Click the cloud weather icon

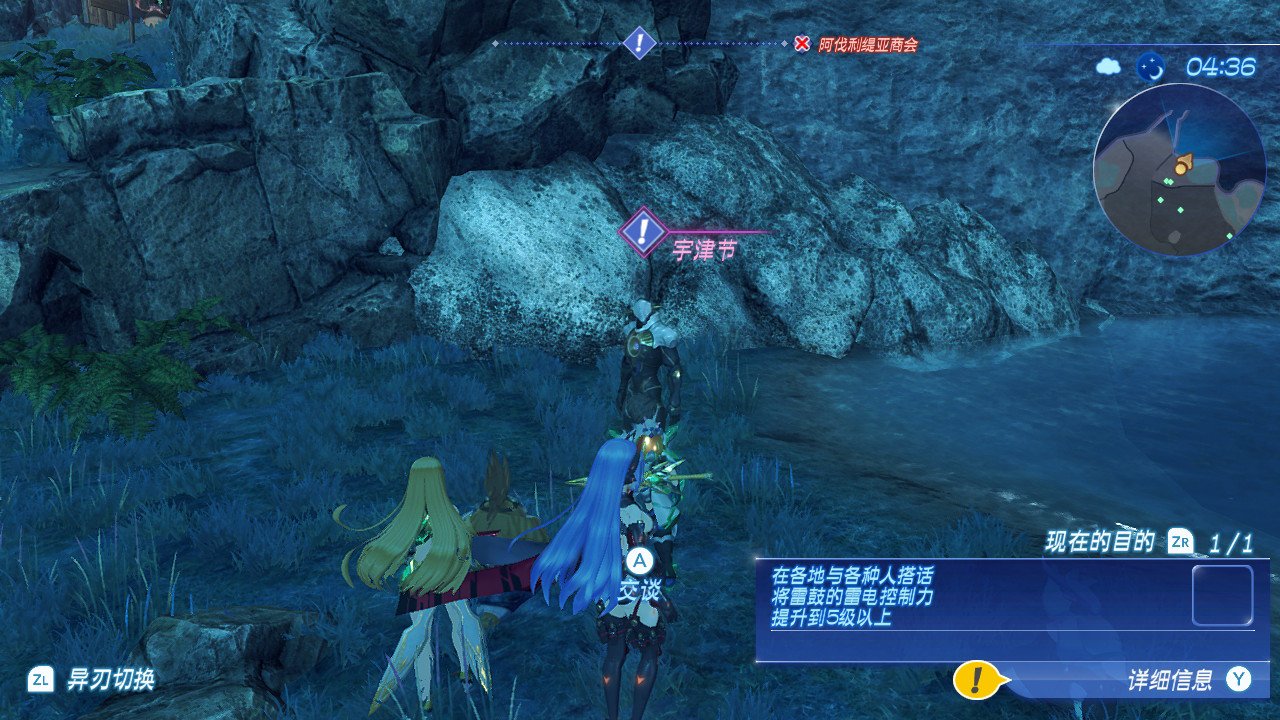1109,67
